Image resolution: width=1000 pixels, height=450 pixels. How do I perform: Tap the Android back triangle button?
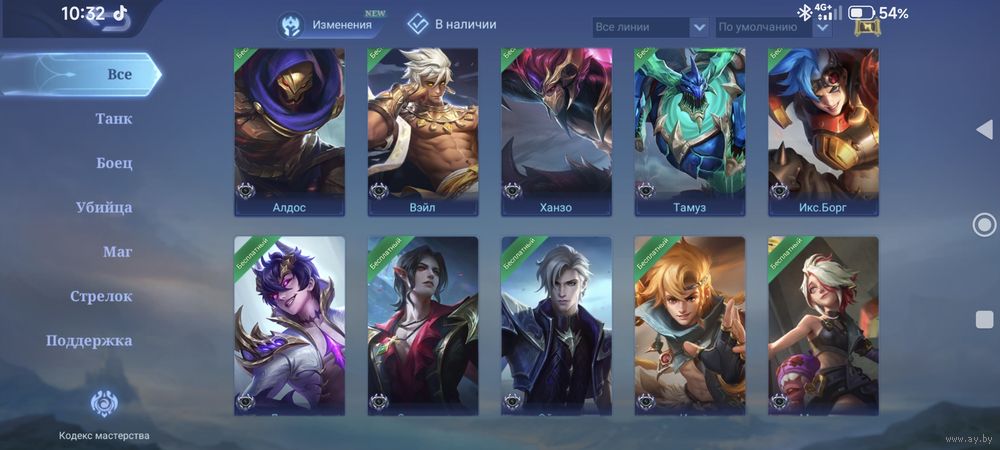pyautogui.click(x=984, y=130)
